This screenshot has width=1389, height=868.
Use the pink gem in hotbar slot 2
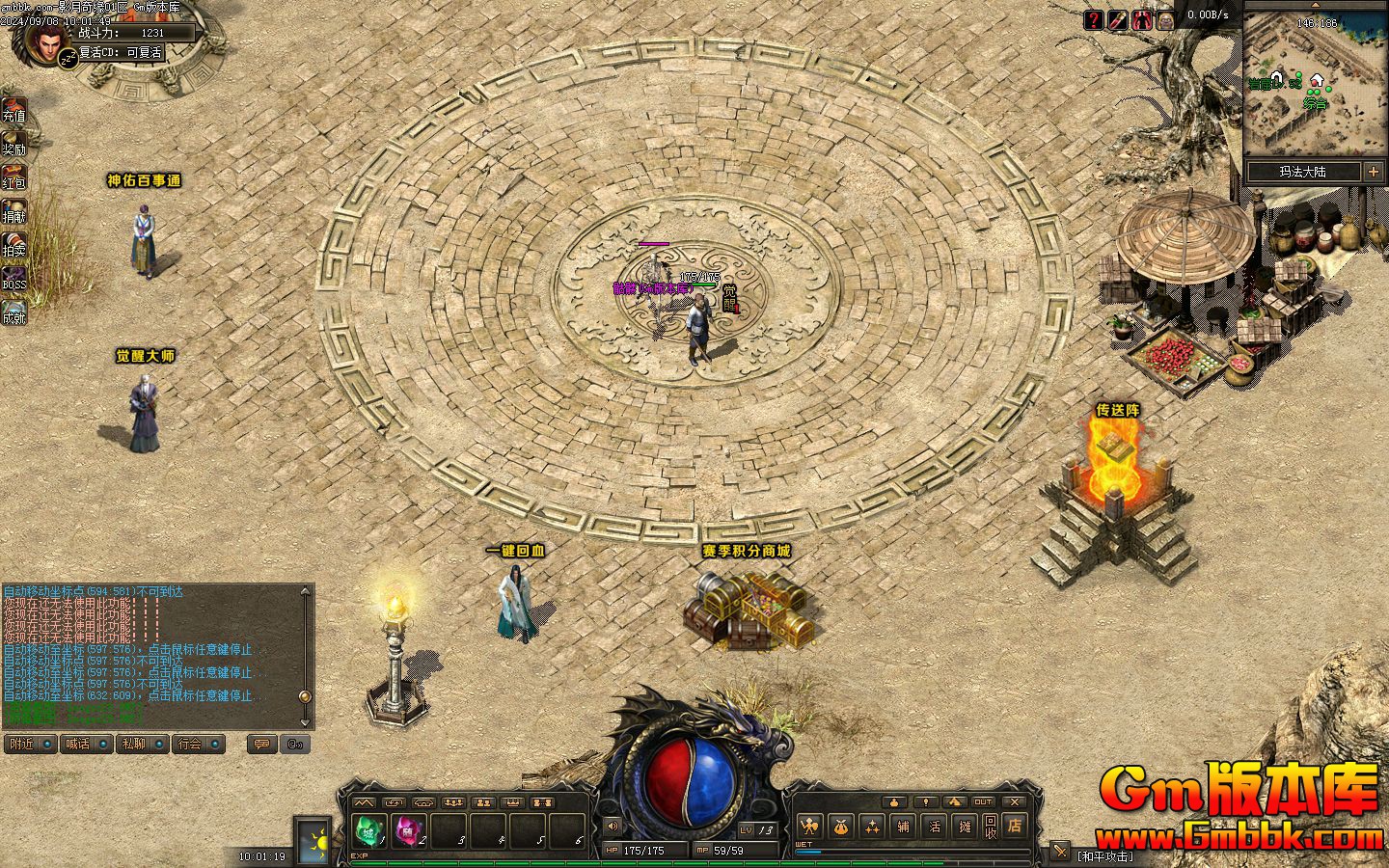(x=408, y=829)
